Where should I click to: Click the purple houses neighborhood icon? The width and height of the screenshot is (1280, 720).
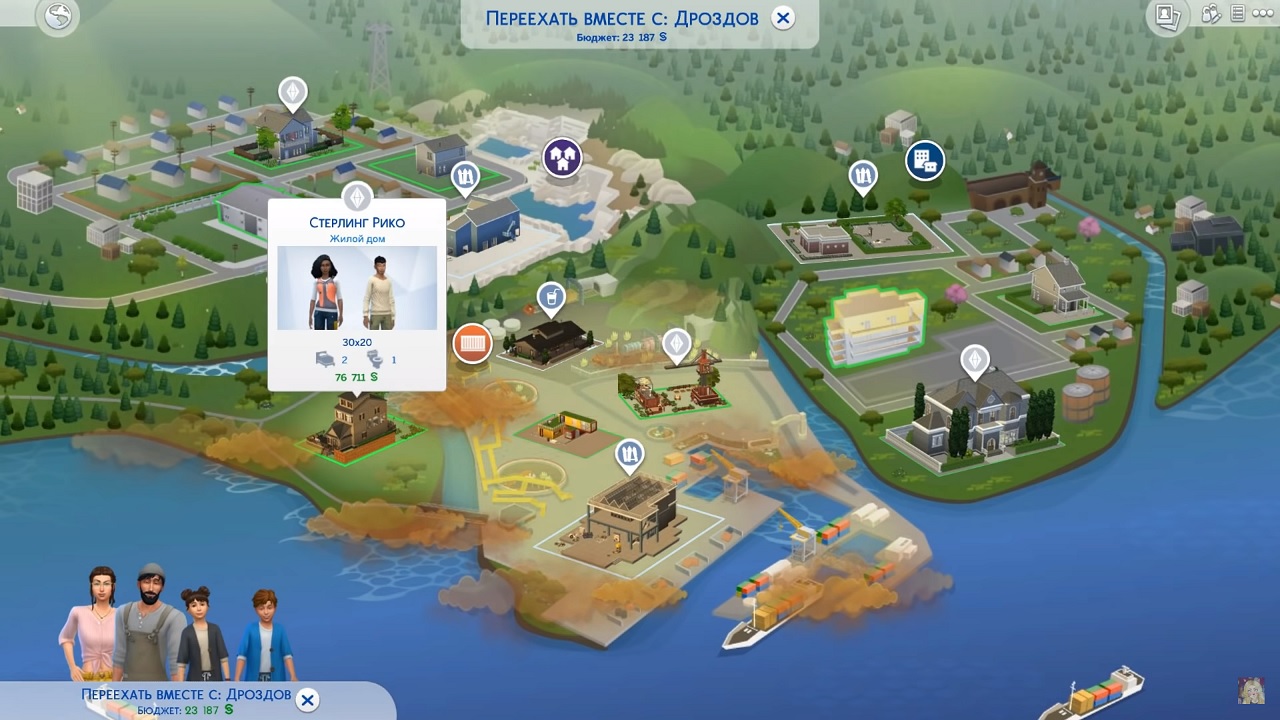(x=563, y=157)
